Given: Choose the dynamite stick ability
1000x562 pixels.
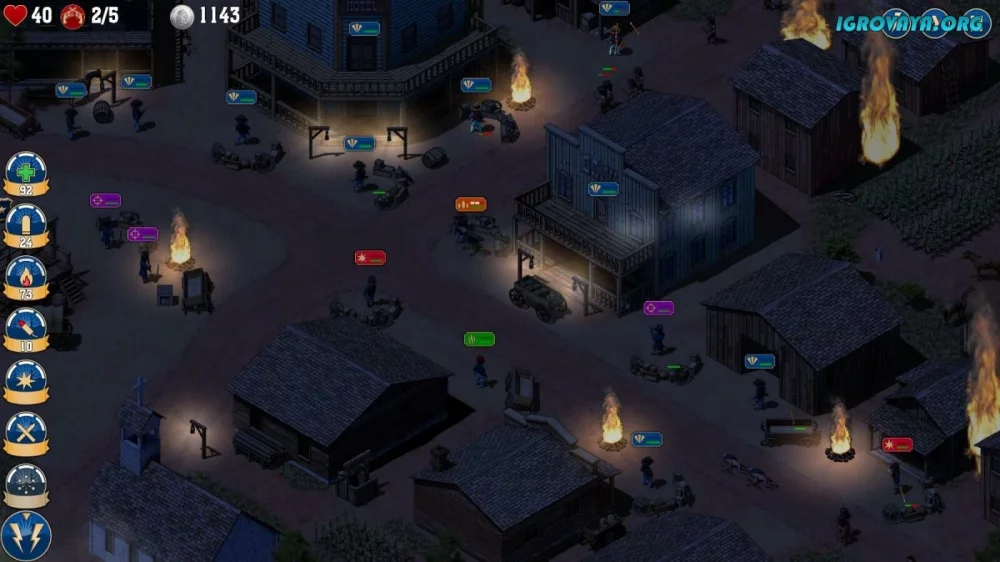Looking at the screenshot, I should tap(26, 327).
